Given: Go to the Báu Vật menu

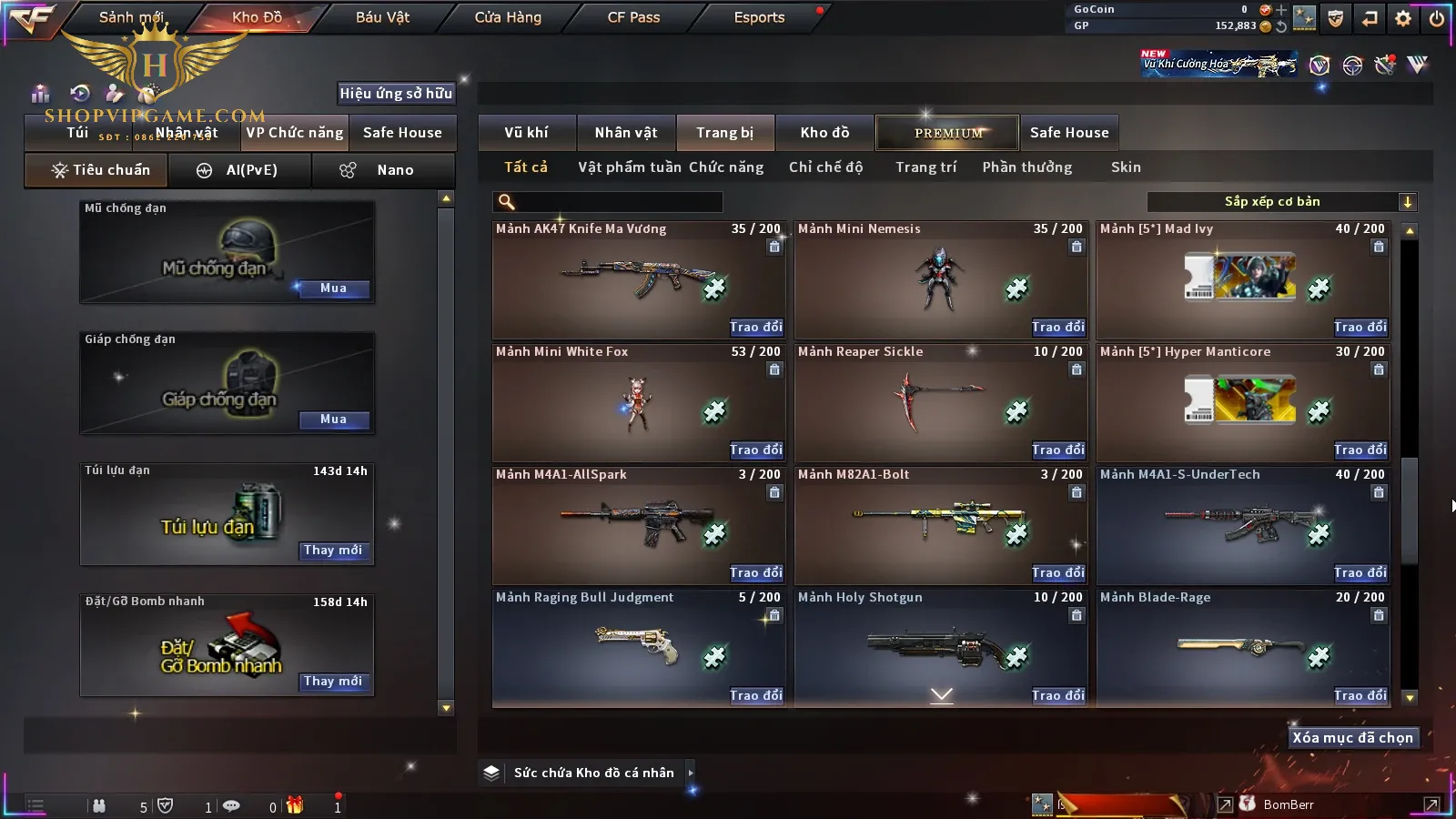Looking at the screenshot, I should point(382,17).
